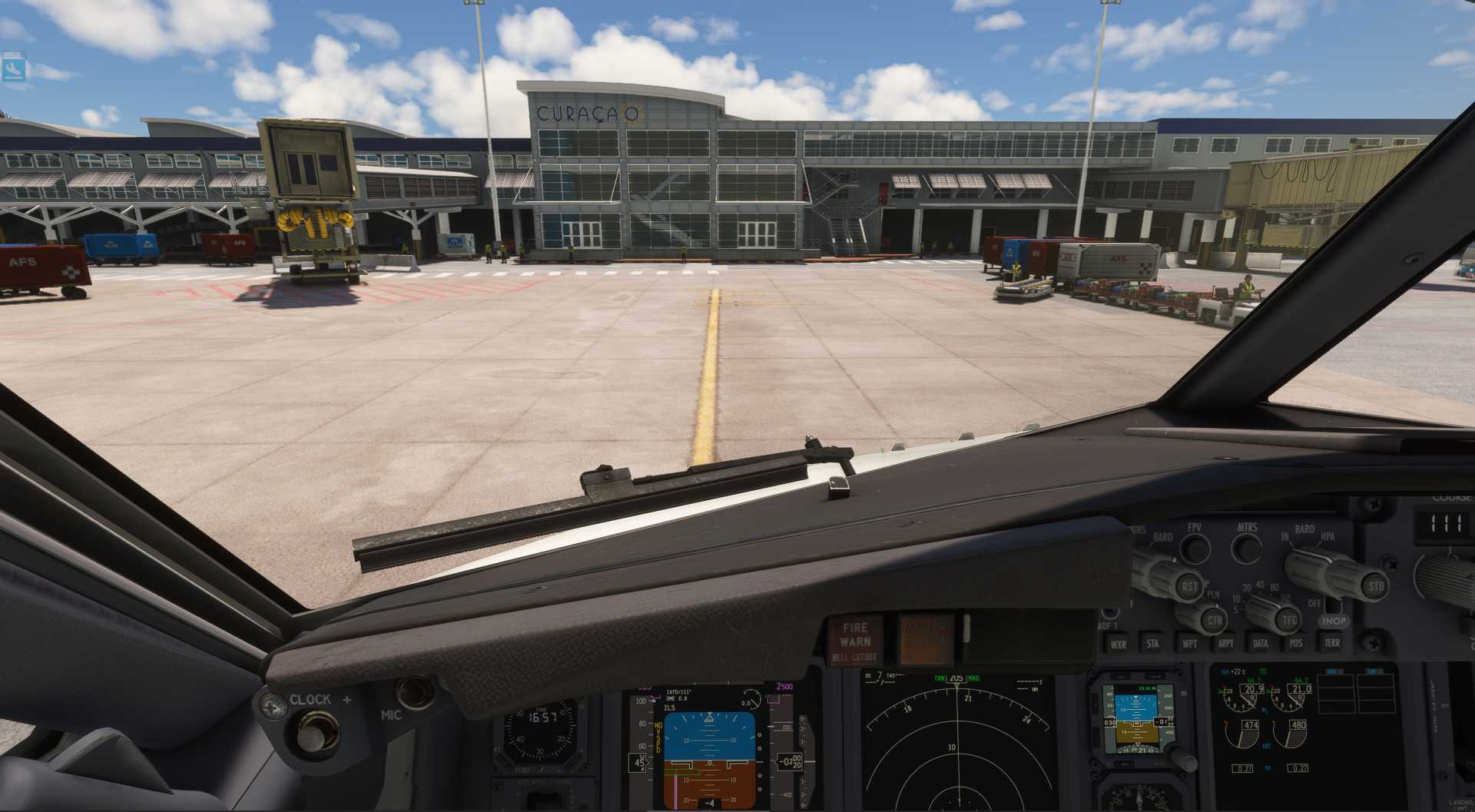Click the minimums RST knob button

point(1188,586)
